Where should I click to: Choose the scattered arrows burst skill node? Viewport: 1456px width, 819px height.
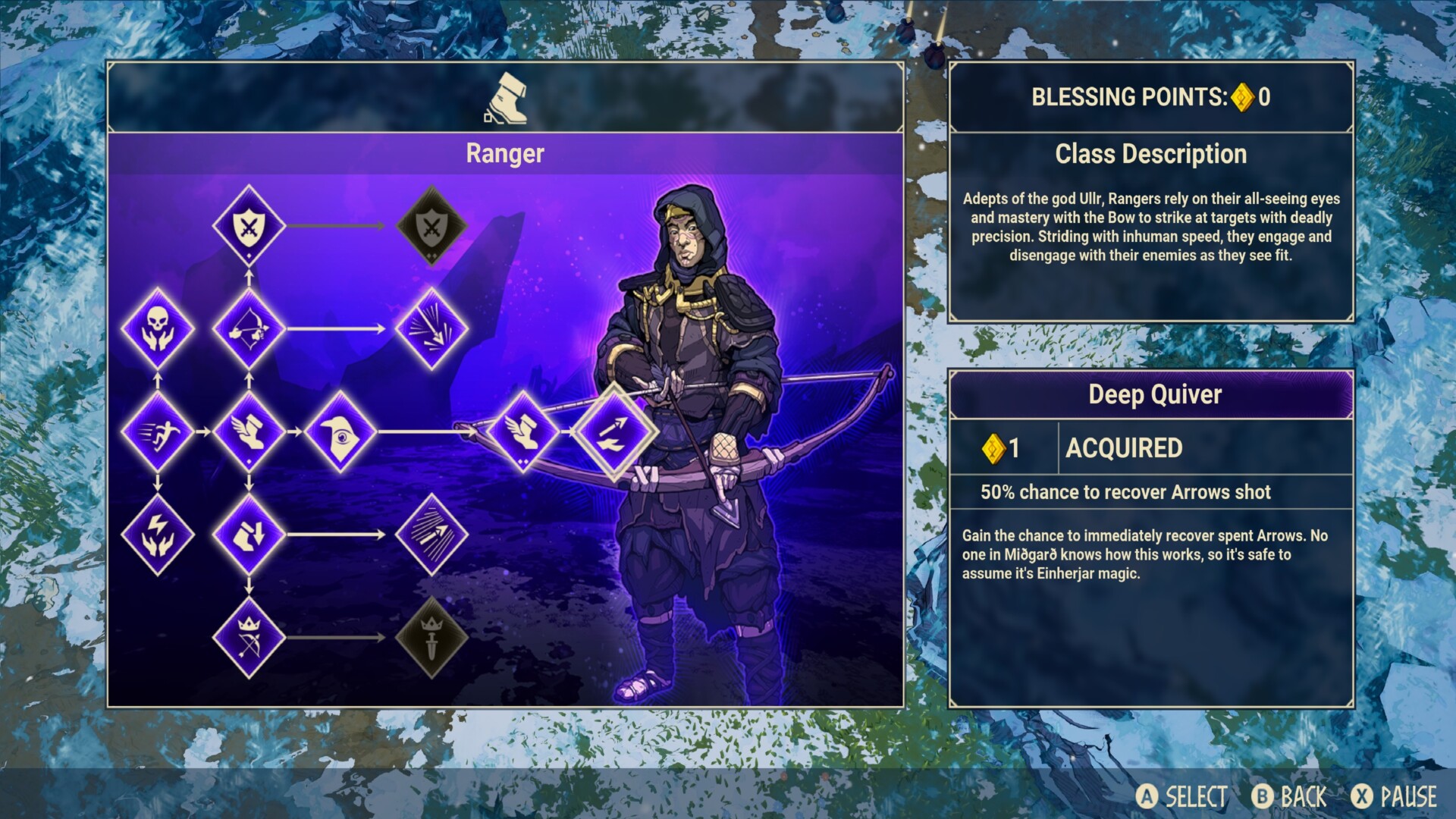(431, 329)
